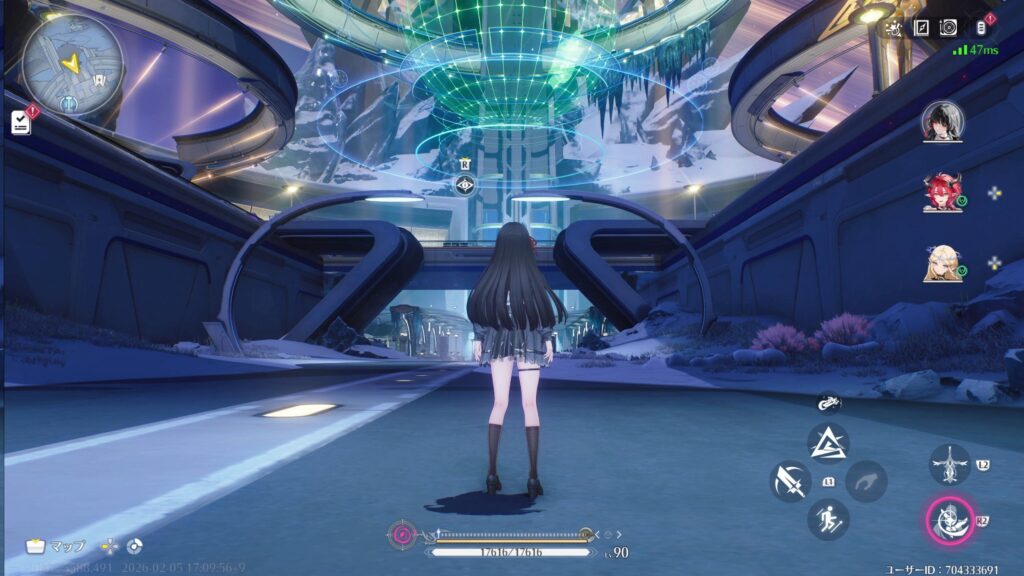The image size is (1024, 576).
Task: Switch to the blonde character portrait
Action: pos(942,263)
